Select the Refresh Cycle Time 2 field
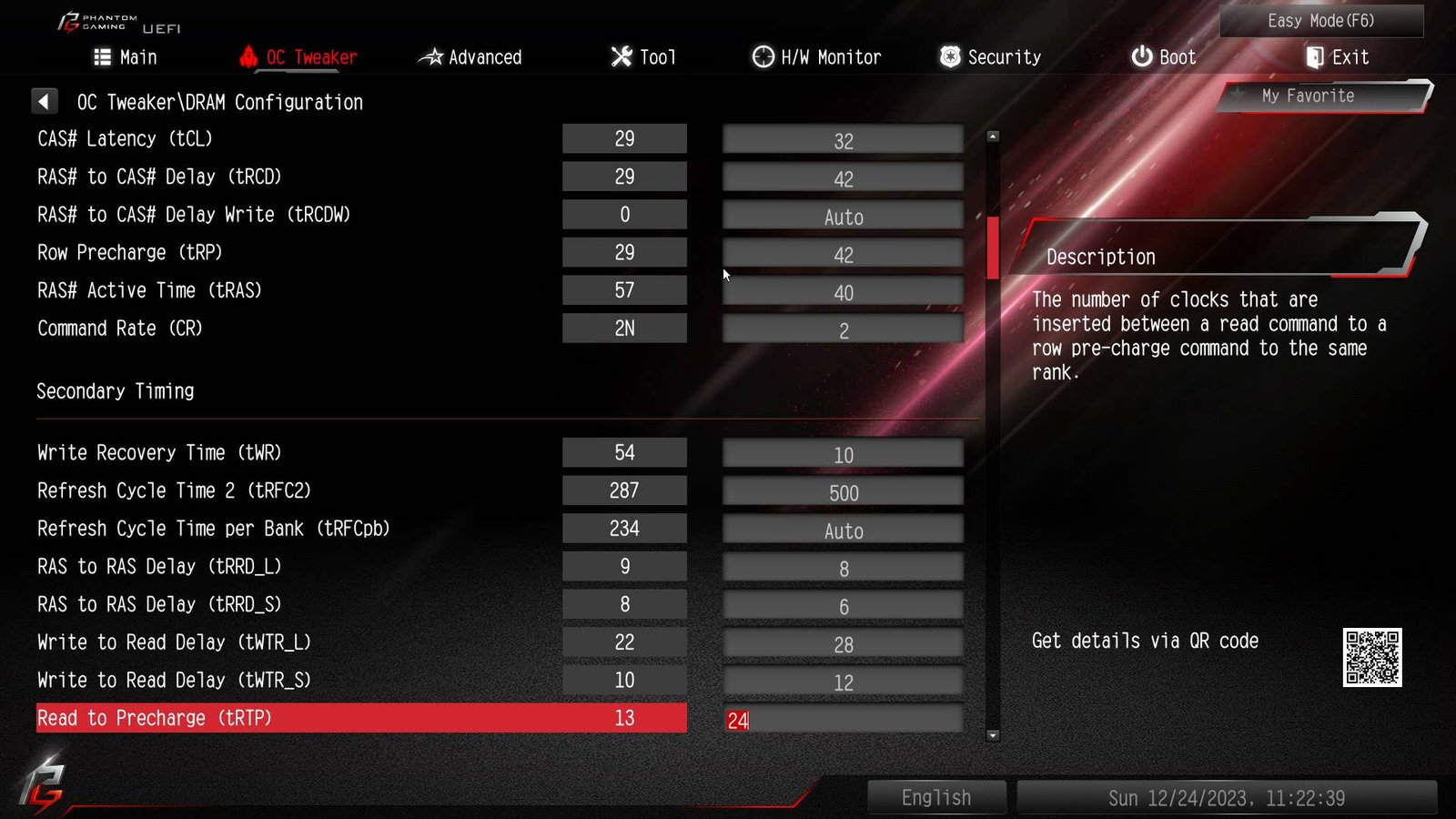Screen dimensions: 1456x819 843,493
